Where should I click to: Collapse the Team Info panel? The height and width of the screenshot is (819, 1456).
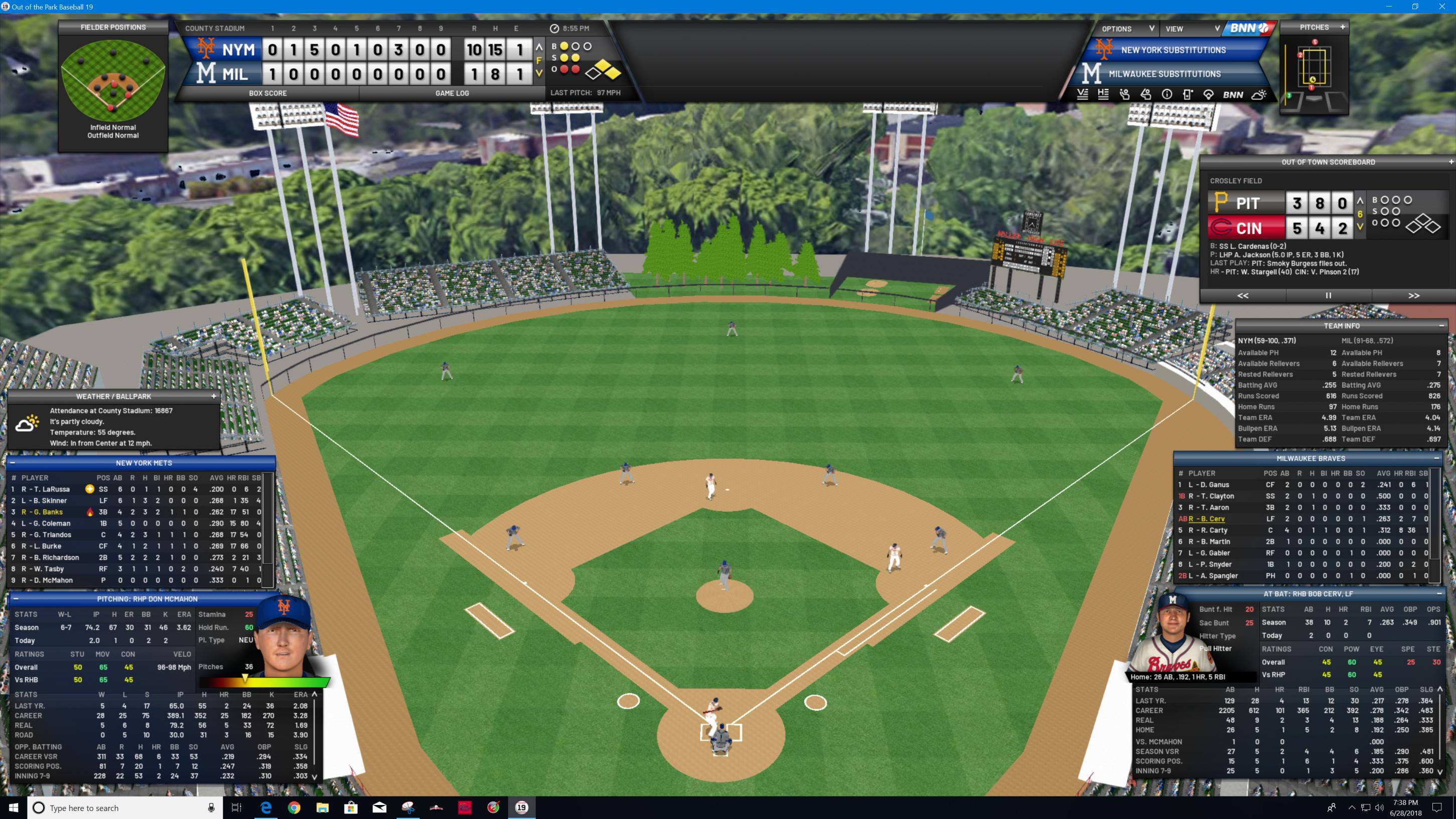pyautogui.click(x=1441, y=326)
